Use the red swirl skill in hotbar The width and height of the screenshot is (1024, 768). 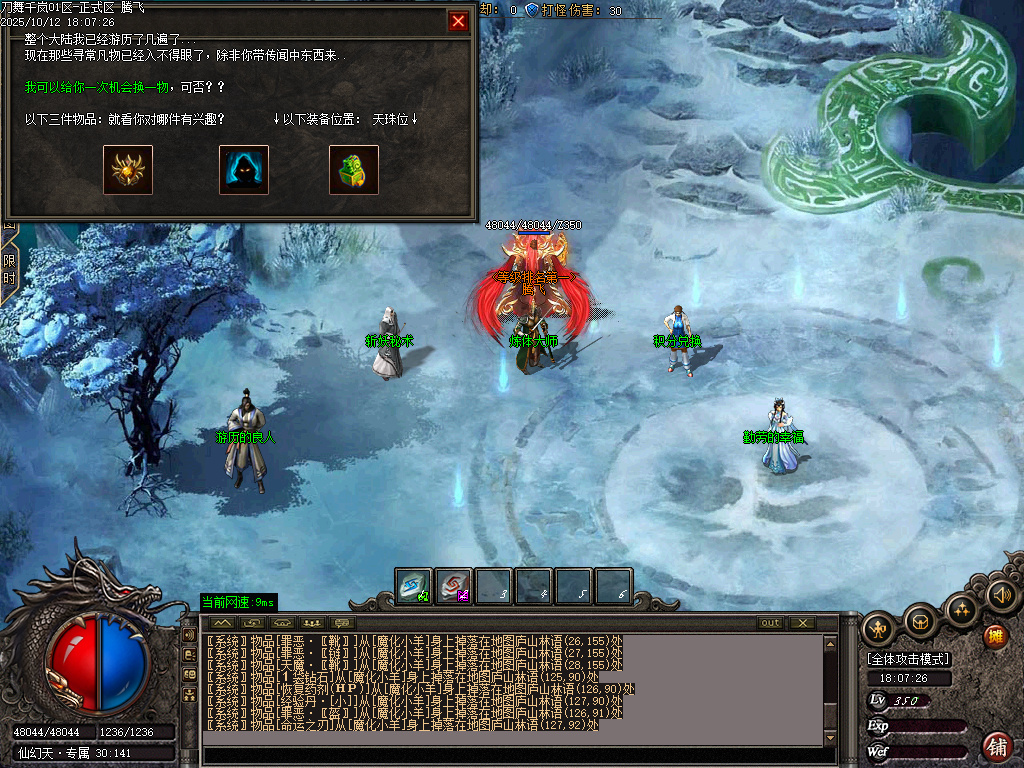(454, 586)
